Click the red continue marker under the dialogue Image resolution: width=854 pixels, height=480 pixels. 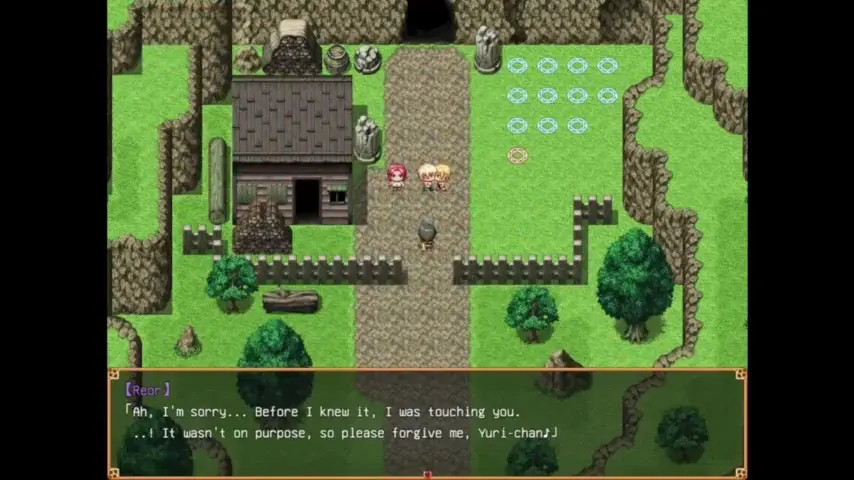(427, 474)
